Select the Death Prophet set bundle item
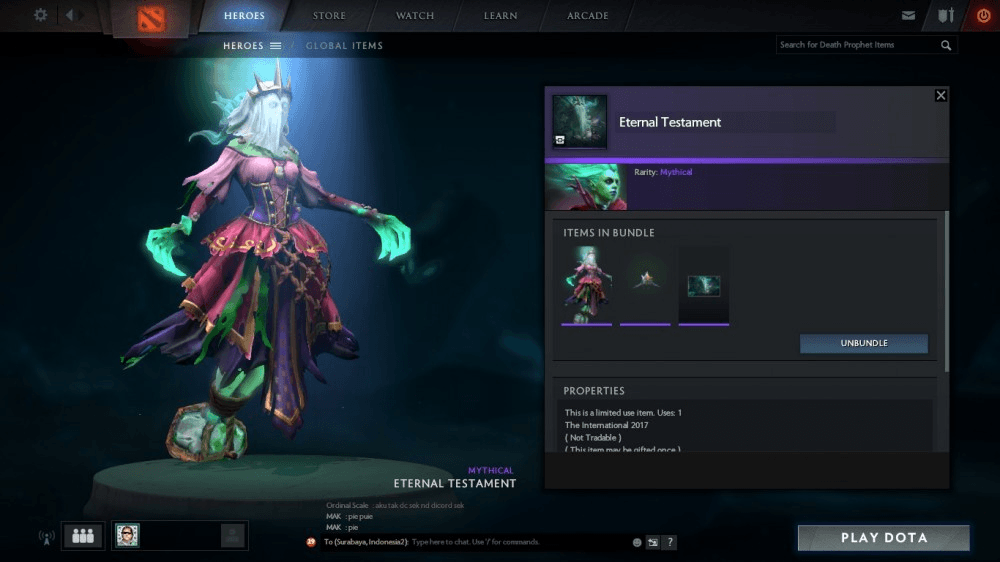 coord(586,285)
